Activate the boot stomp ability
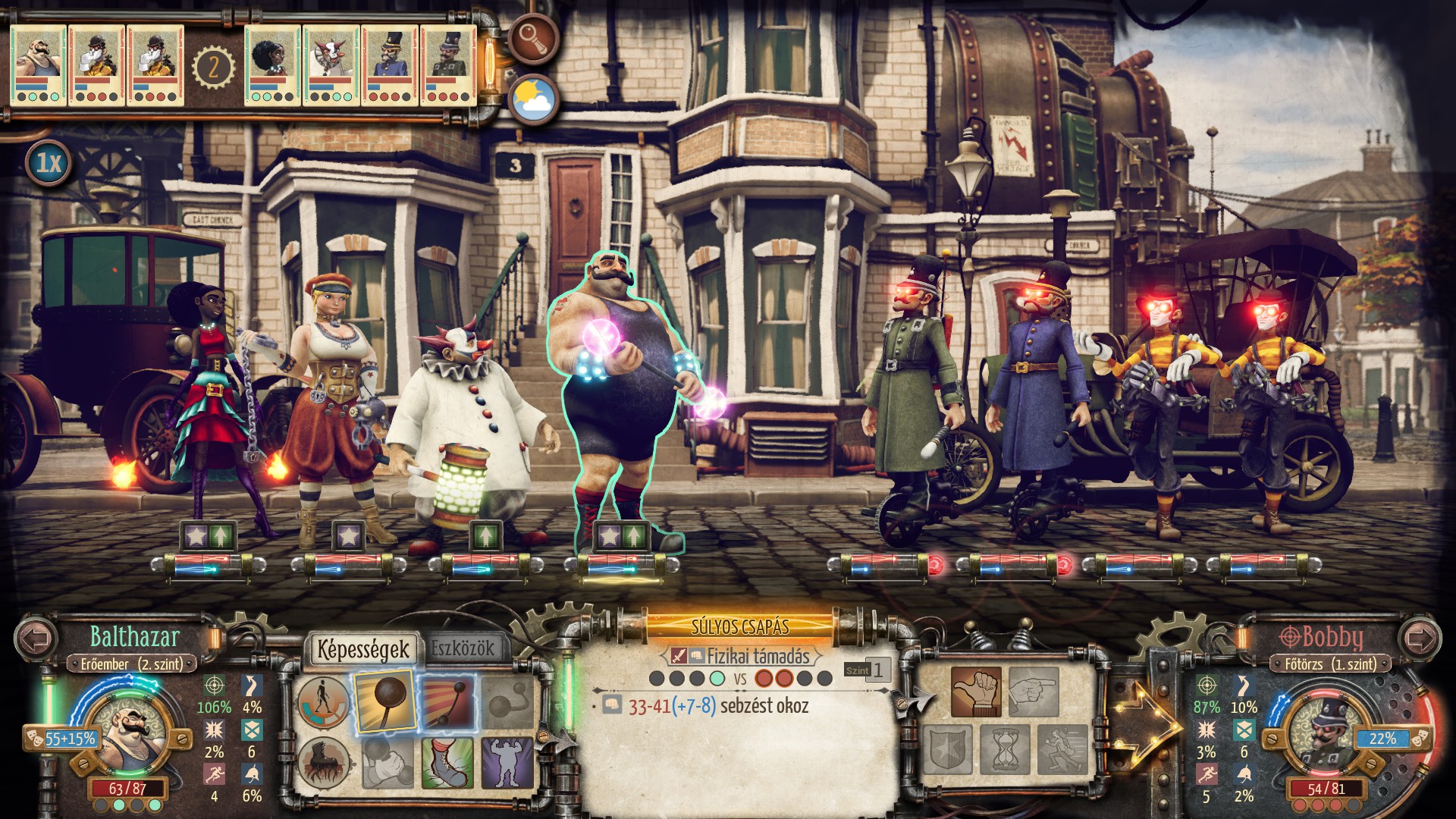This screenshot has height=819, width=1456. [x=447, y=762]
